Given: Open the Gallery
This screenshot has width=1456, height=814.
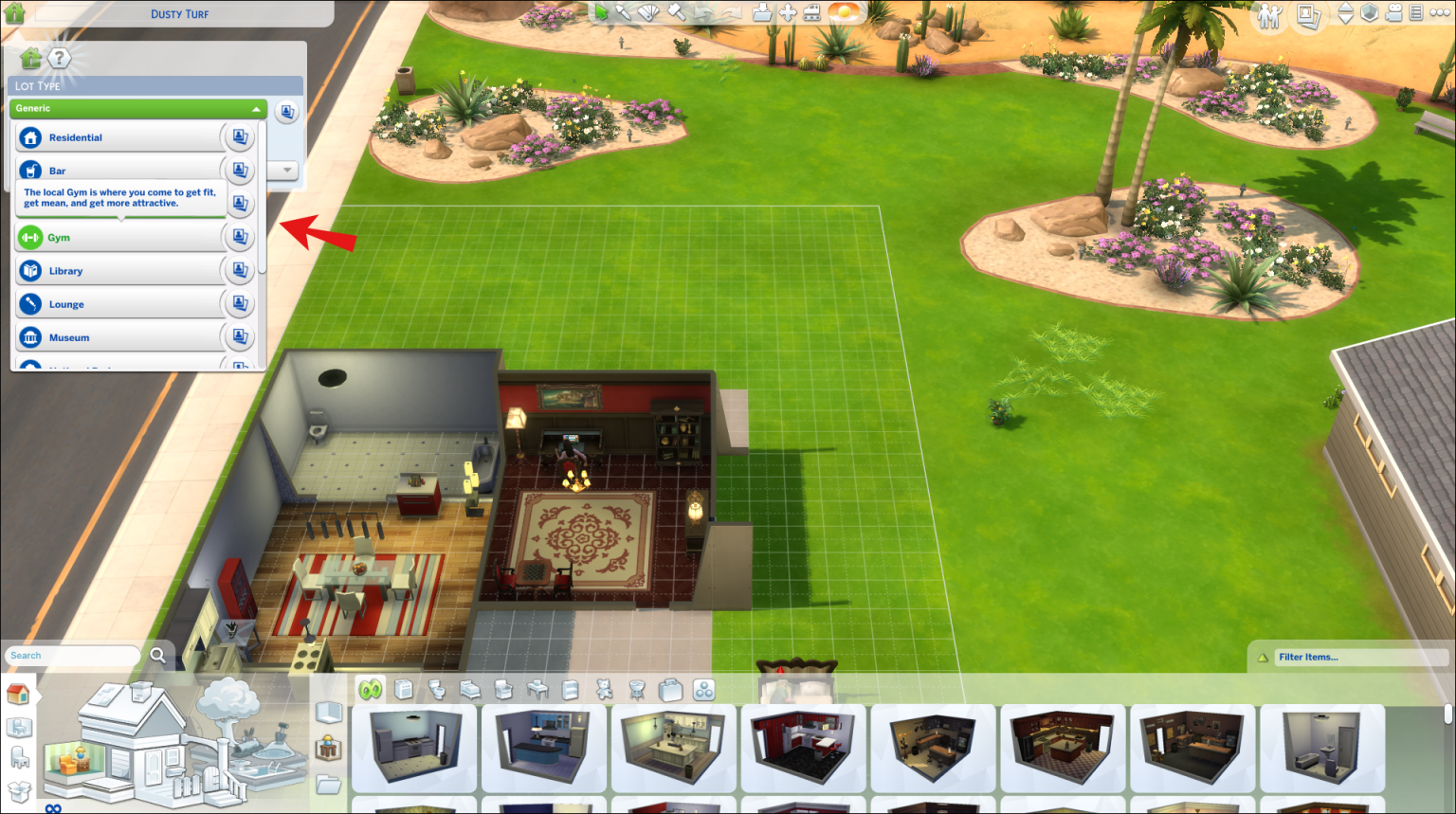Looking at the screenshot, I should pos(1307,13).
